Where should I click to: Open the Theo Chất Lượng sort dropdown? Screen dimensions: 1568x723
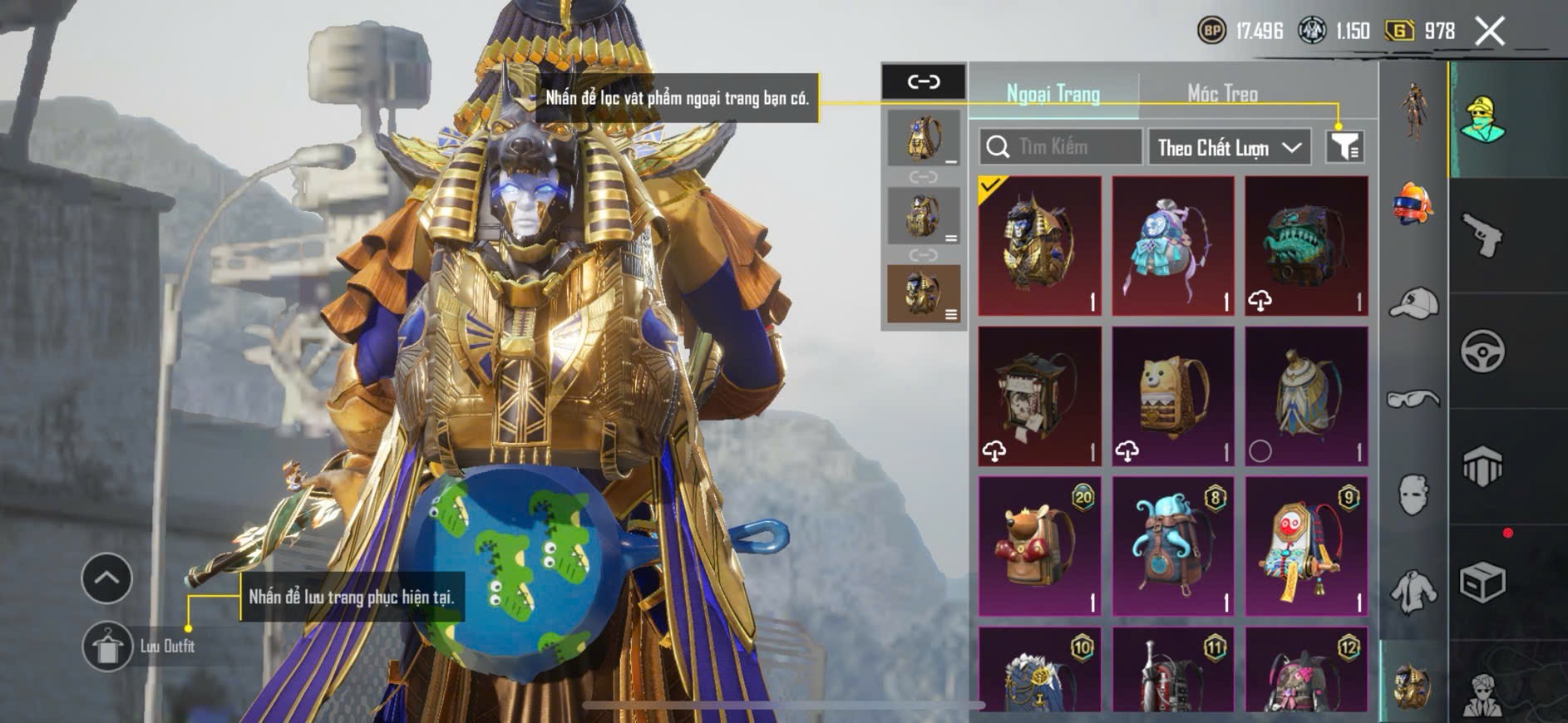(1229, 148)
